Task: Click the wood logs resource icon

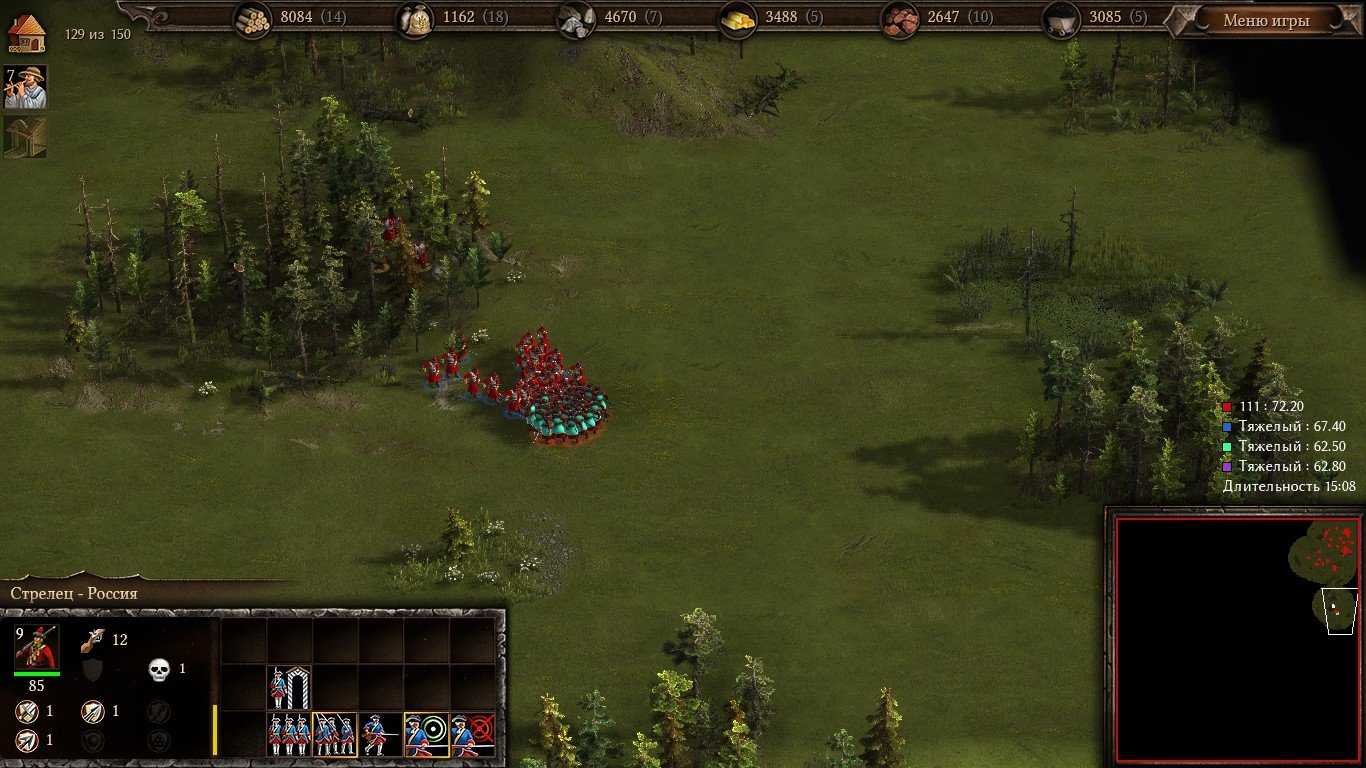Action: (x=253, y=20)
